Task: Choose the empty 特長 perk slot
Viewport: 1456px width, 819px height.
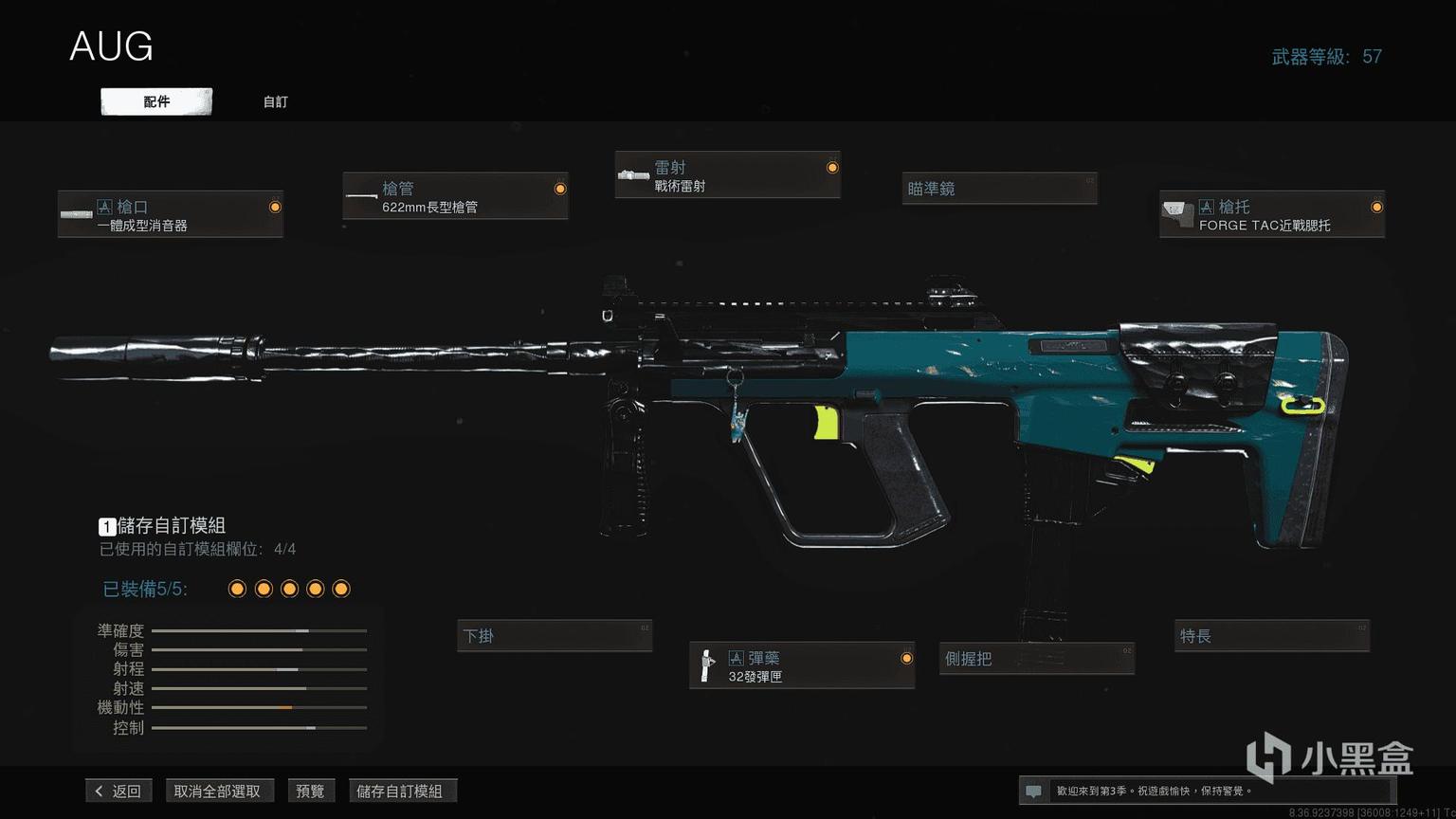Action: click(1272, 636)
